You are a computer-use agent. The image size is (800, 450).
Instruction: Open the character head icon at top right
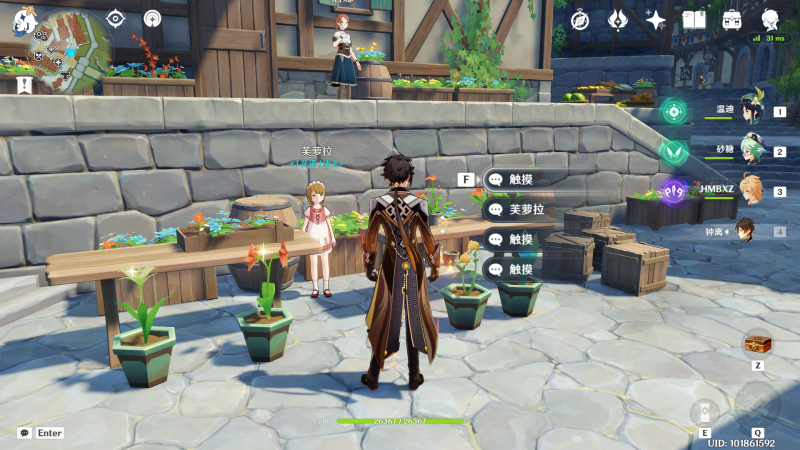(x=771, y=20)
